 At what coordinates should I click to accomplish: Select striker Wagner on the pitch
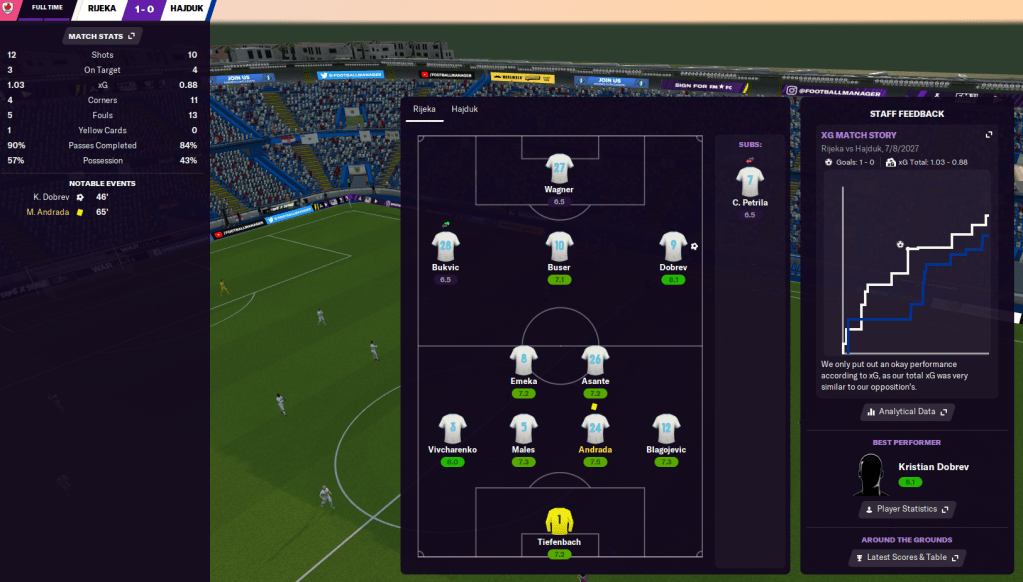(x=558, y=168)
